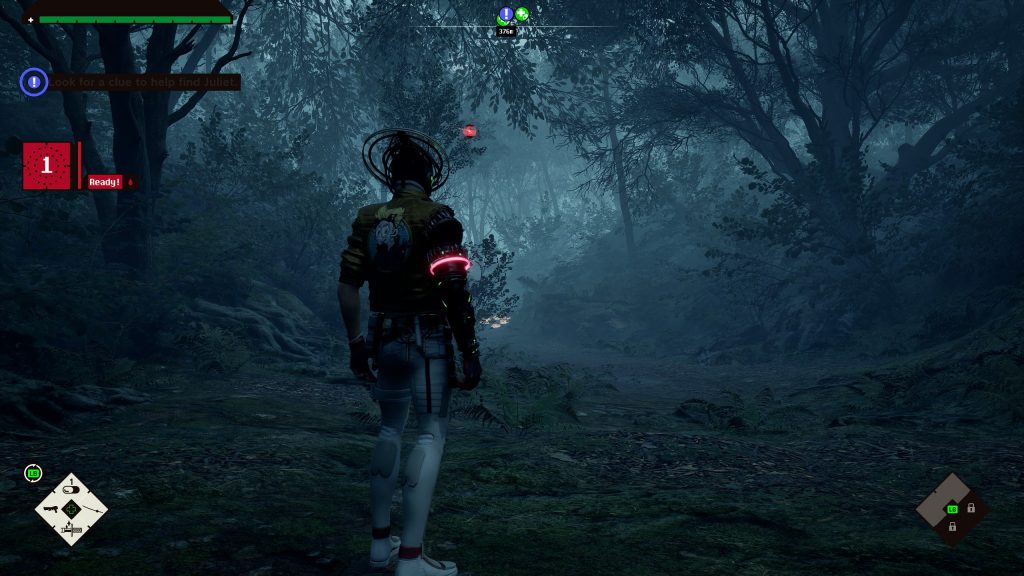1024x576 pixels.
Task: Select the green plus compass marker
Action: tap(522, 14)
